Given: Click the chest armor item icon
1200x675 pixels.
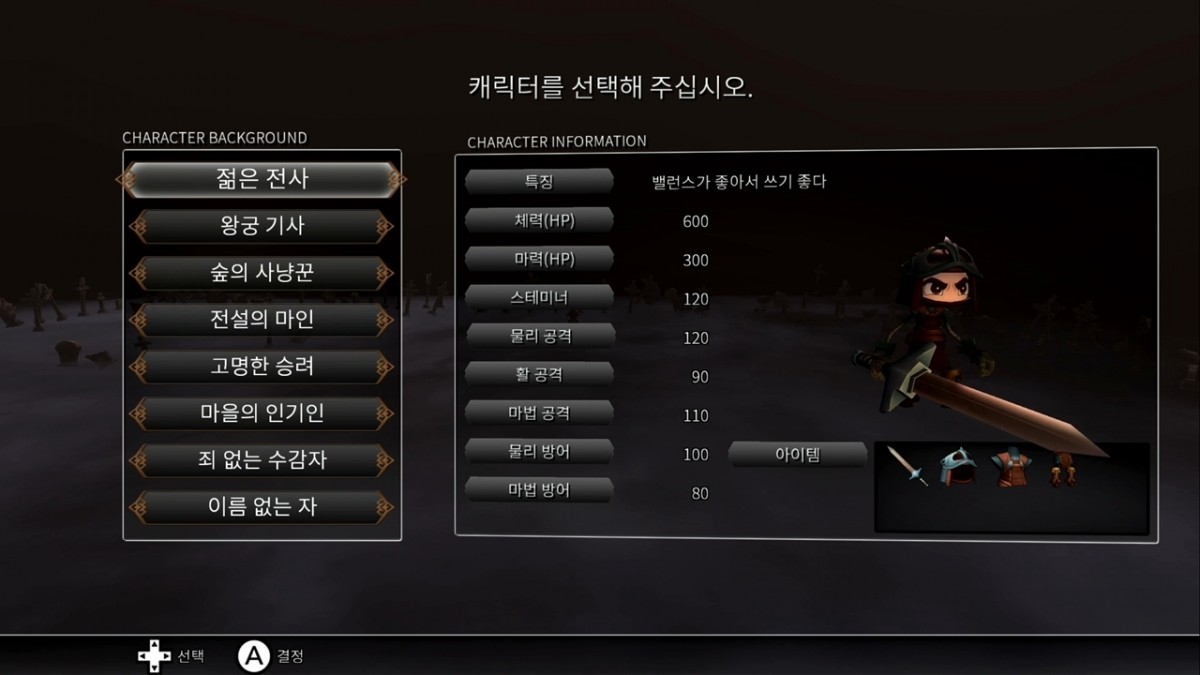Looking at the screenshot, I should (x=1009, y=467).
